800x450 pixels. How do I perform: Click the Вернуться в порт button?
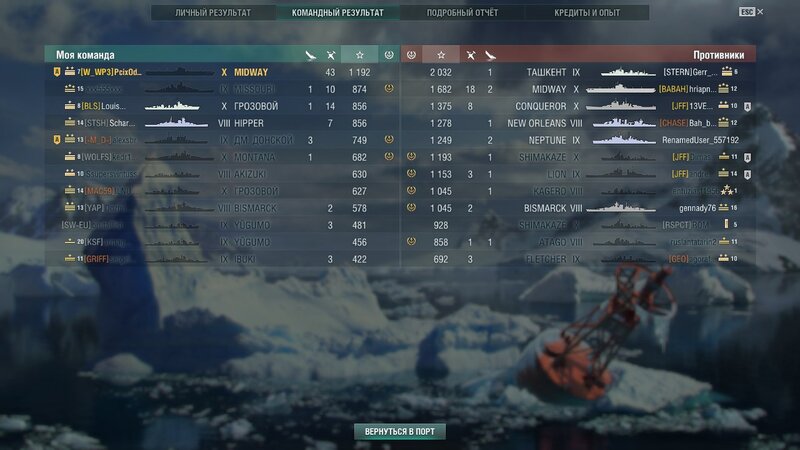pos(400,431)
